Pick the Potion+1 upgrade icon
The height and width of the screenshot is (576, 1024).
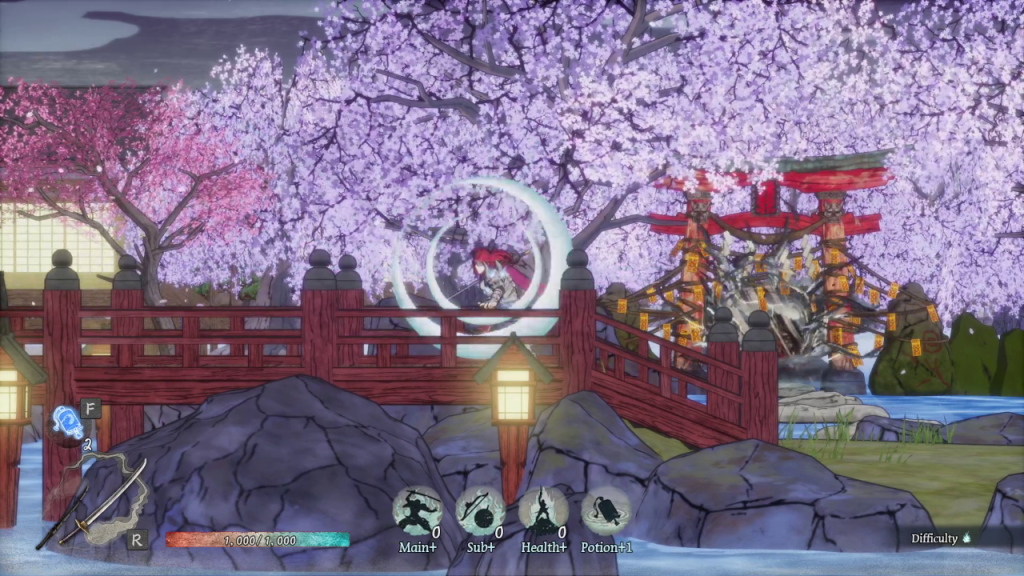(x=605, y=511)
